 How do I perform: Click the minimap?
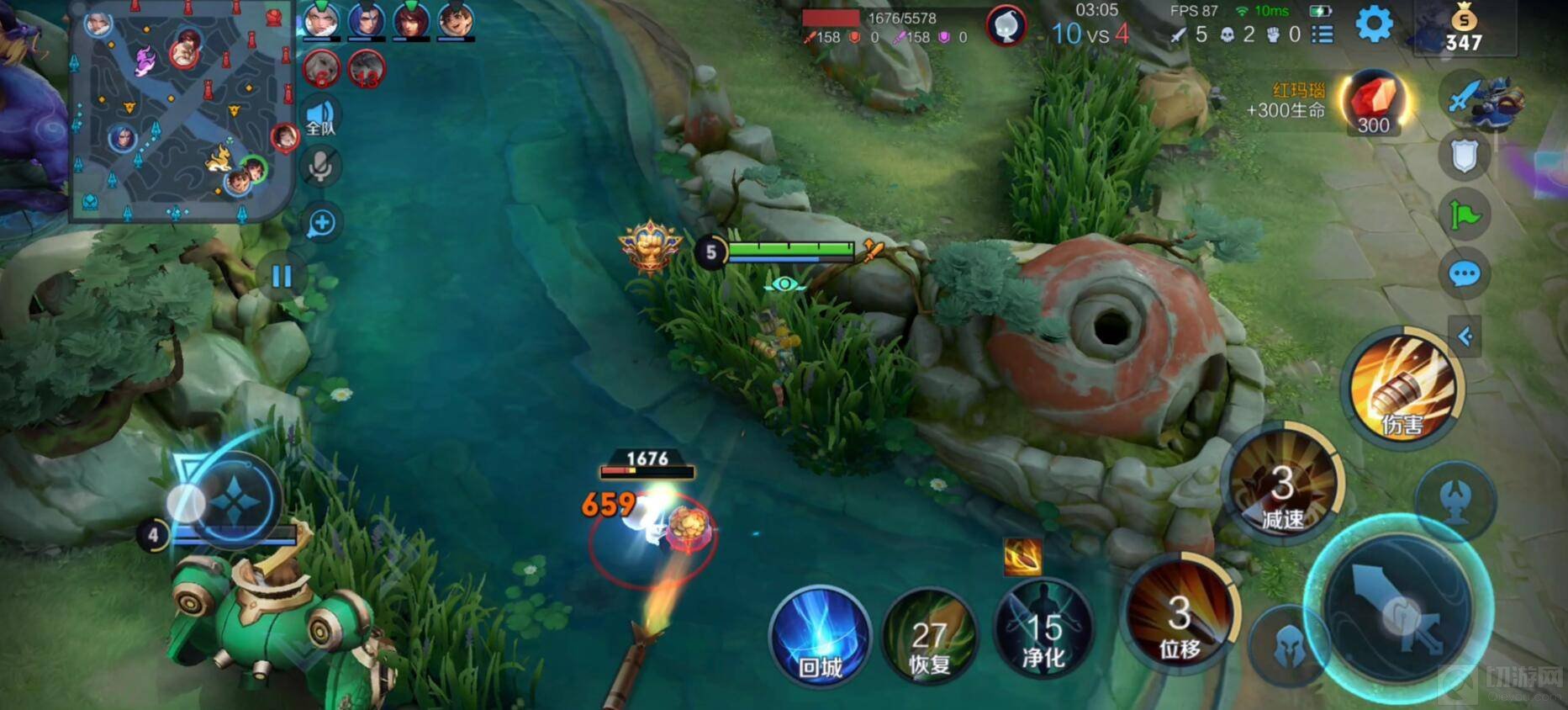click(182, 111)
